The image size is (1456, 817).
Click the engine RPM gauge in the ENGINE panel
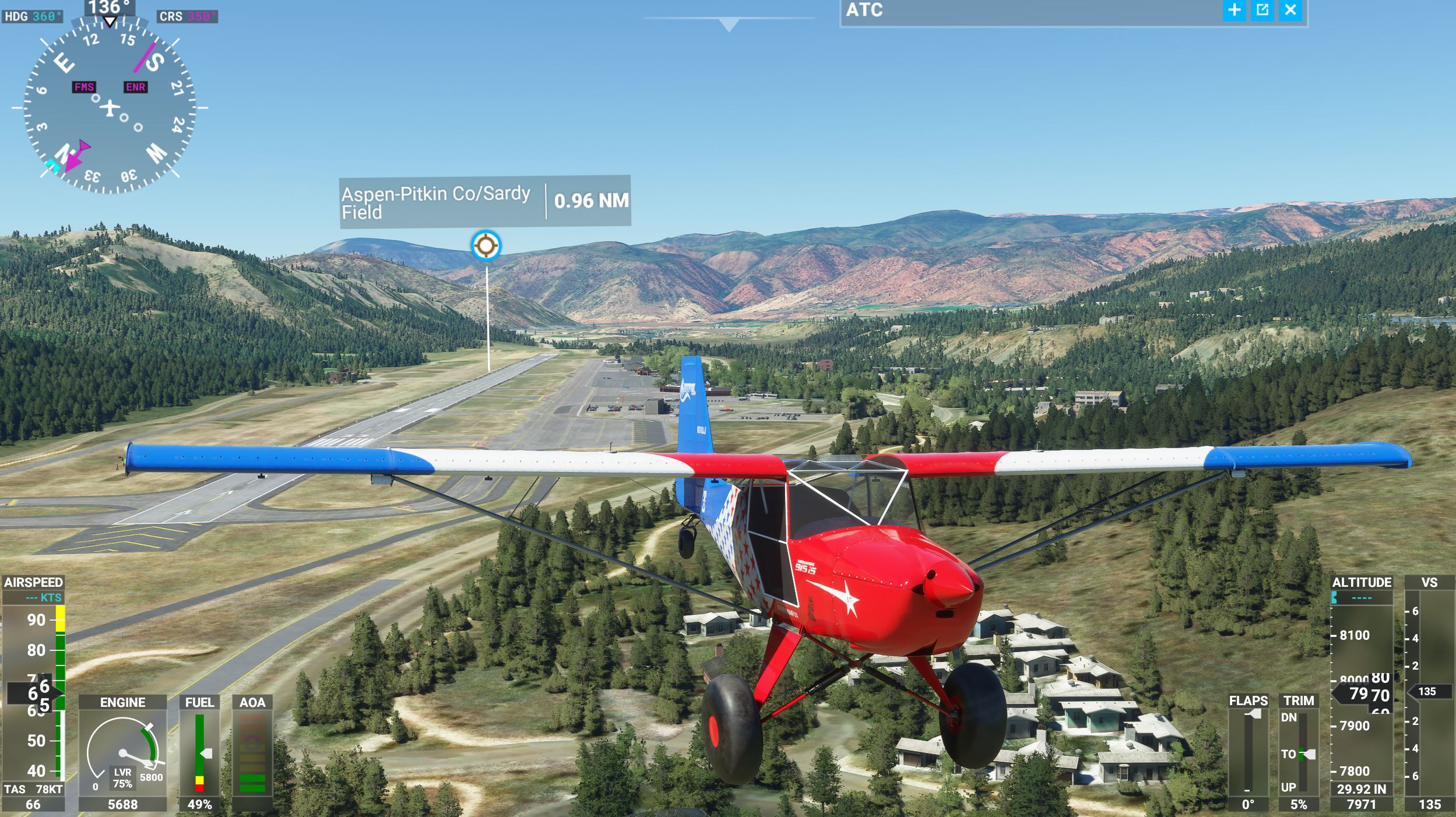click(x=122, y=752)
